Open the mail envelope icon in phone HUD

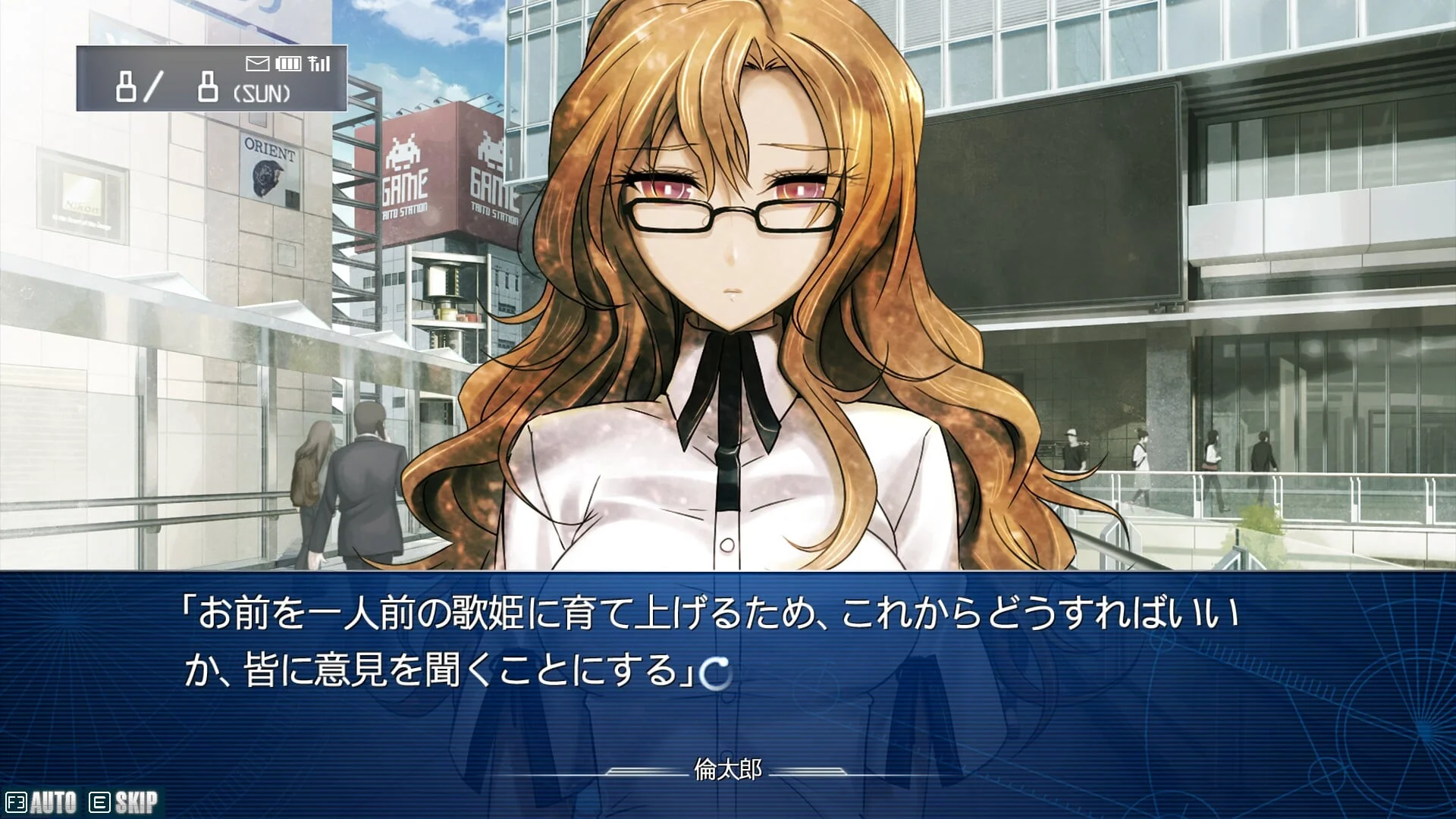(x=257, y=64)
